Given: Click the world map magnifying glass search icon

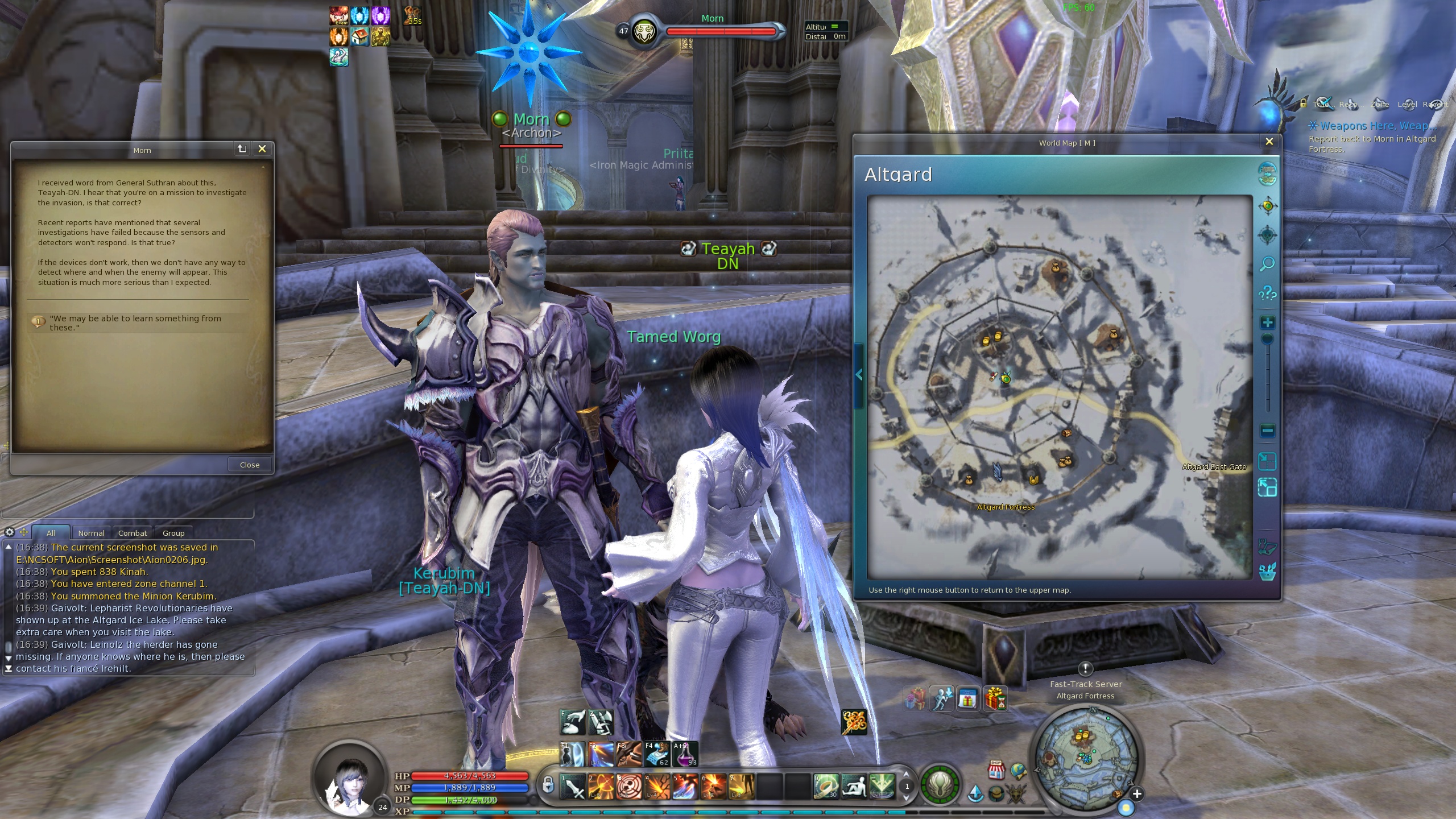Looking at the screenshot, I should pos(1267,264).
